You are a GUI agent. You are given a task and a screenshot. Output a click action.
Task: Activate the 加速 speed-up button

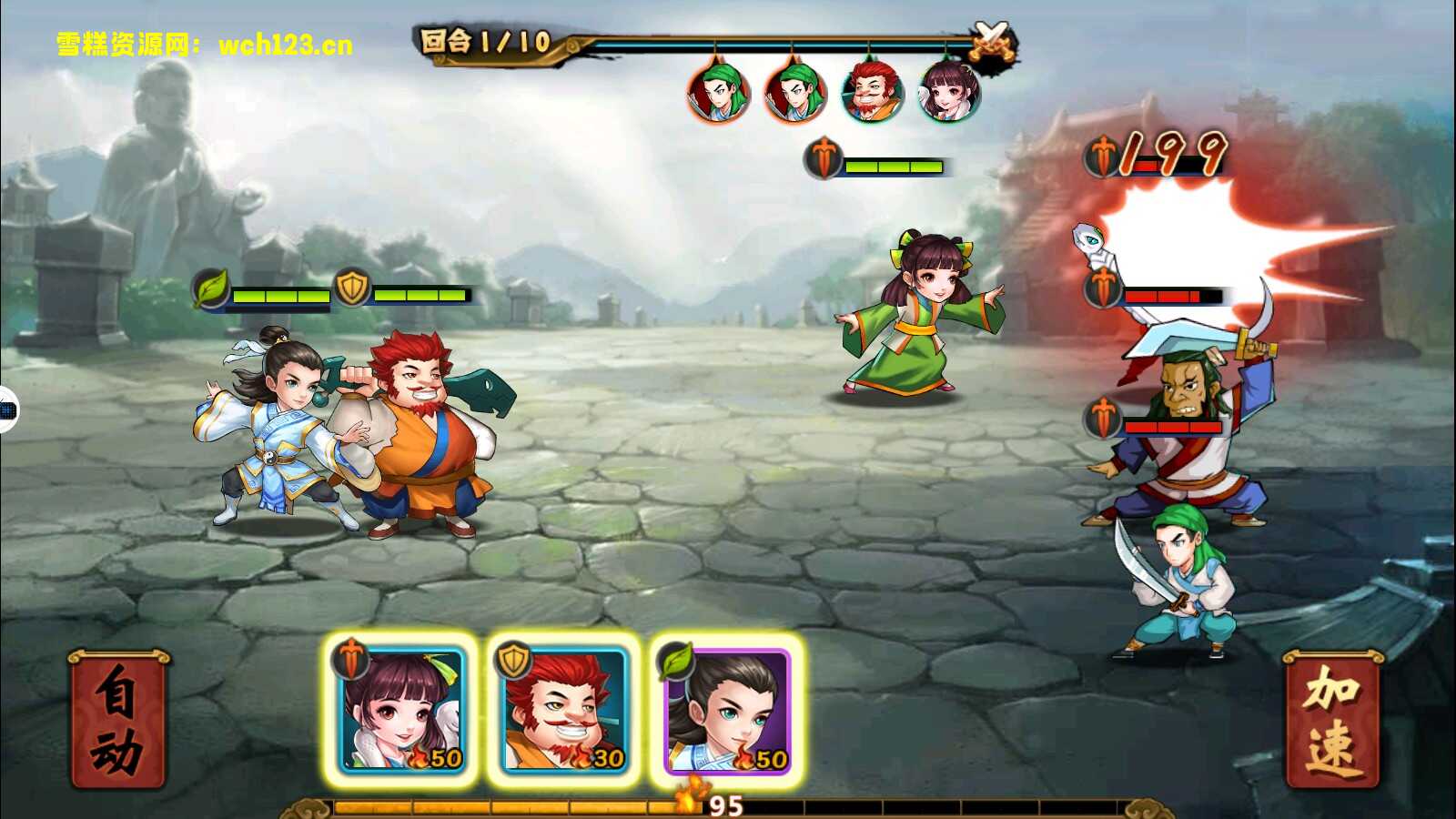tap(1331, 720)
